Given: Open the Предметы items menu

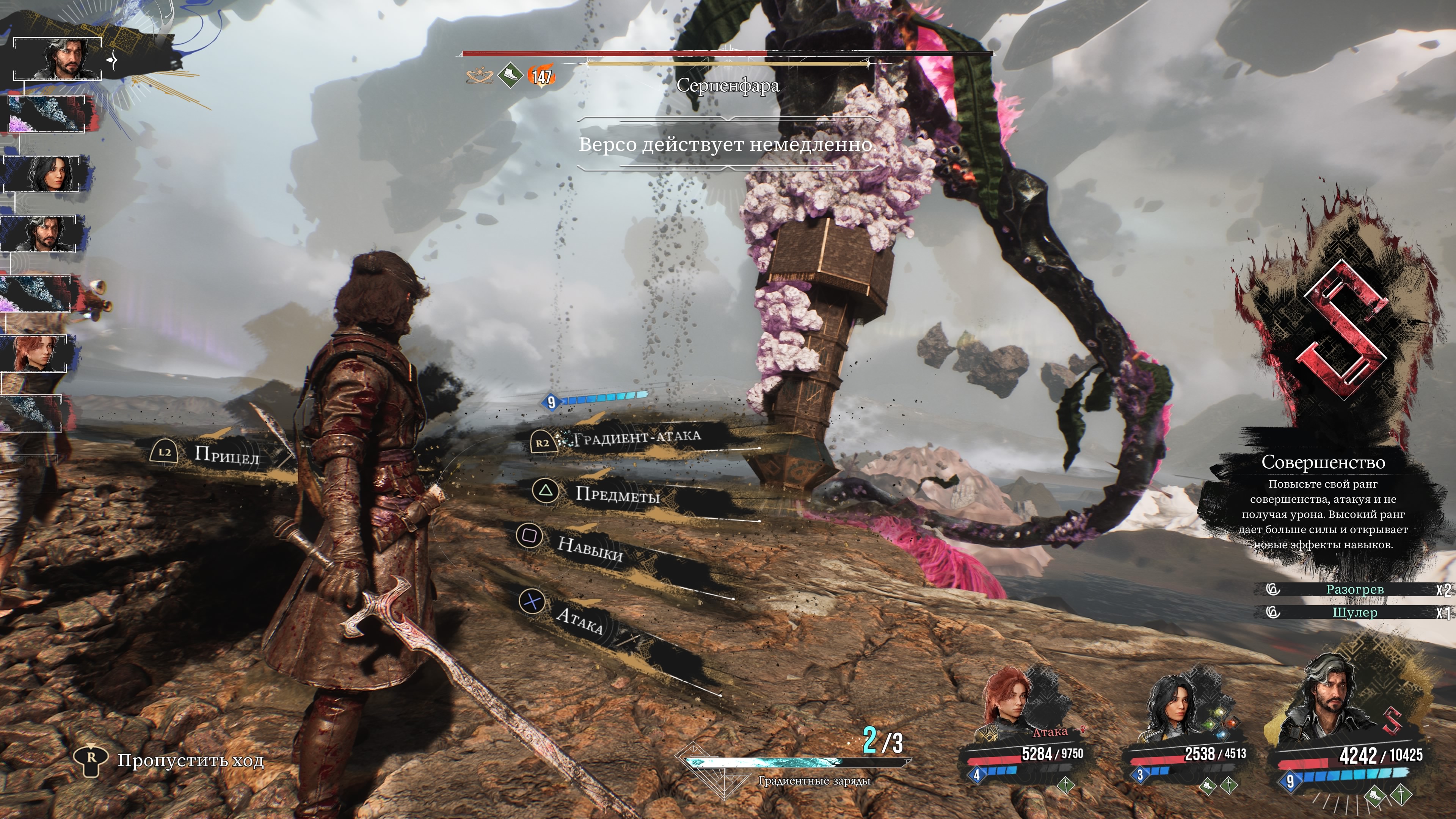Looking at the screenshot, I should (617, 494).
